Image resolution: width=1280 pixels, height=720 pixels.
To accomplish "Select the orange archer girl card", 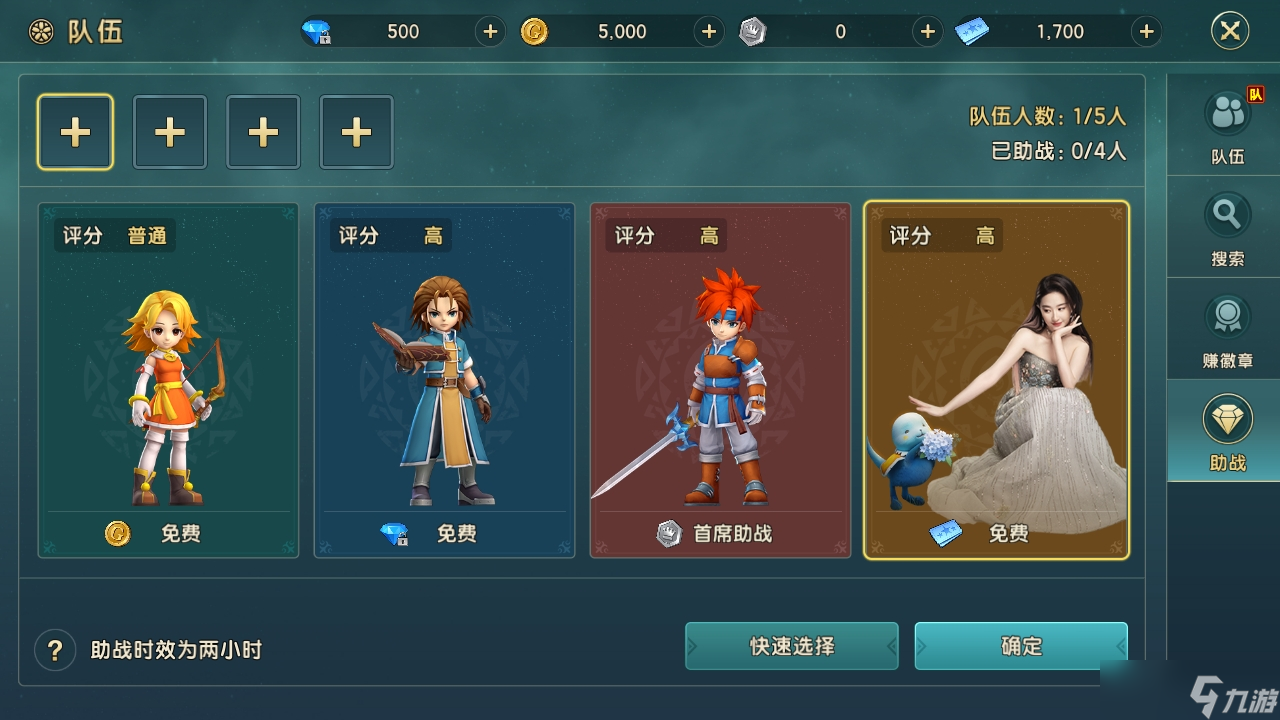I will (168, 380).
